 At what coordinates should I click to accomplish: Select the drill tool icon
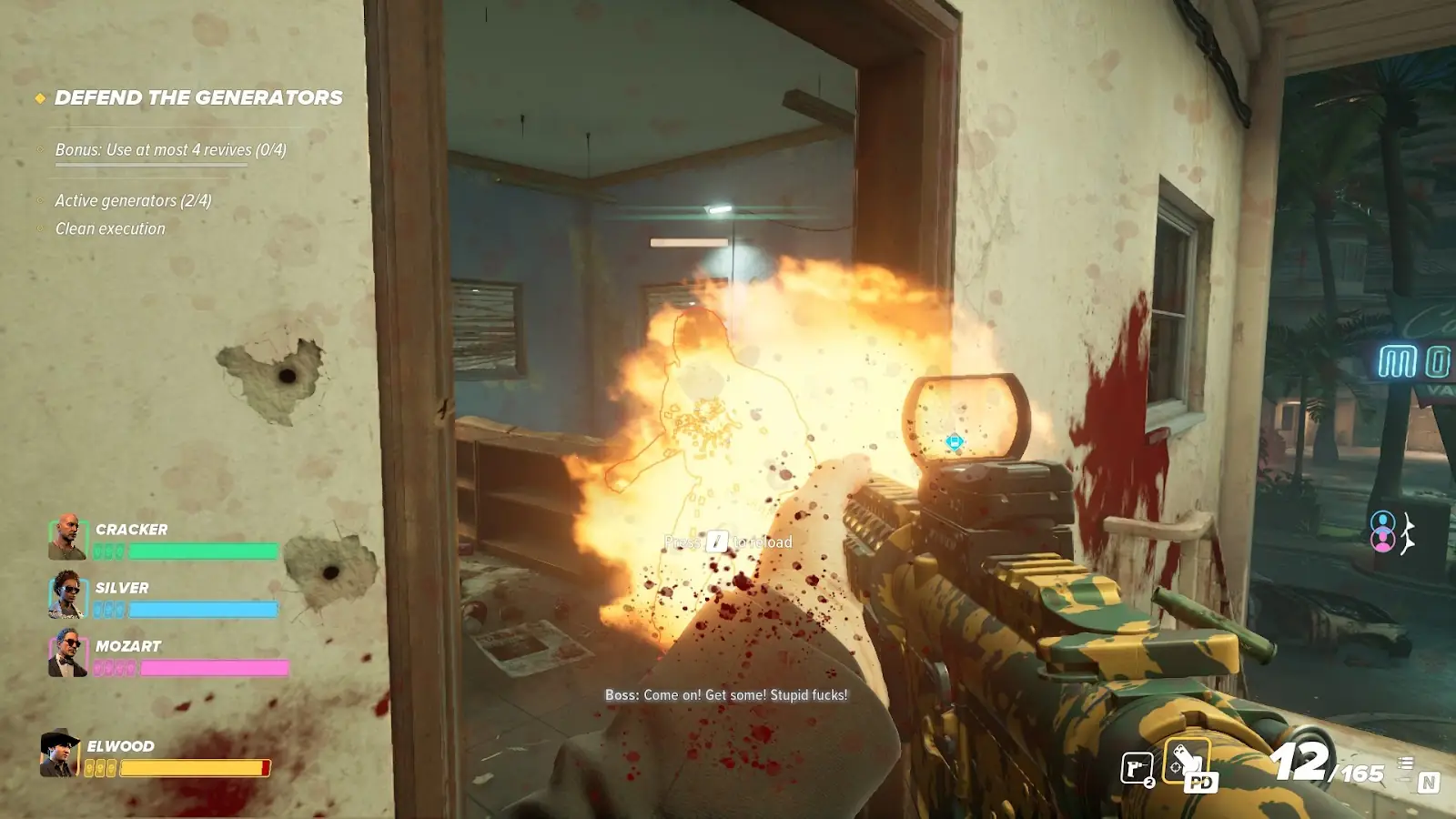[1137, 769]
